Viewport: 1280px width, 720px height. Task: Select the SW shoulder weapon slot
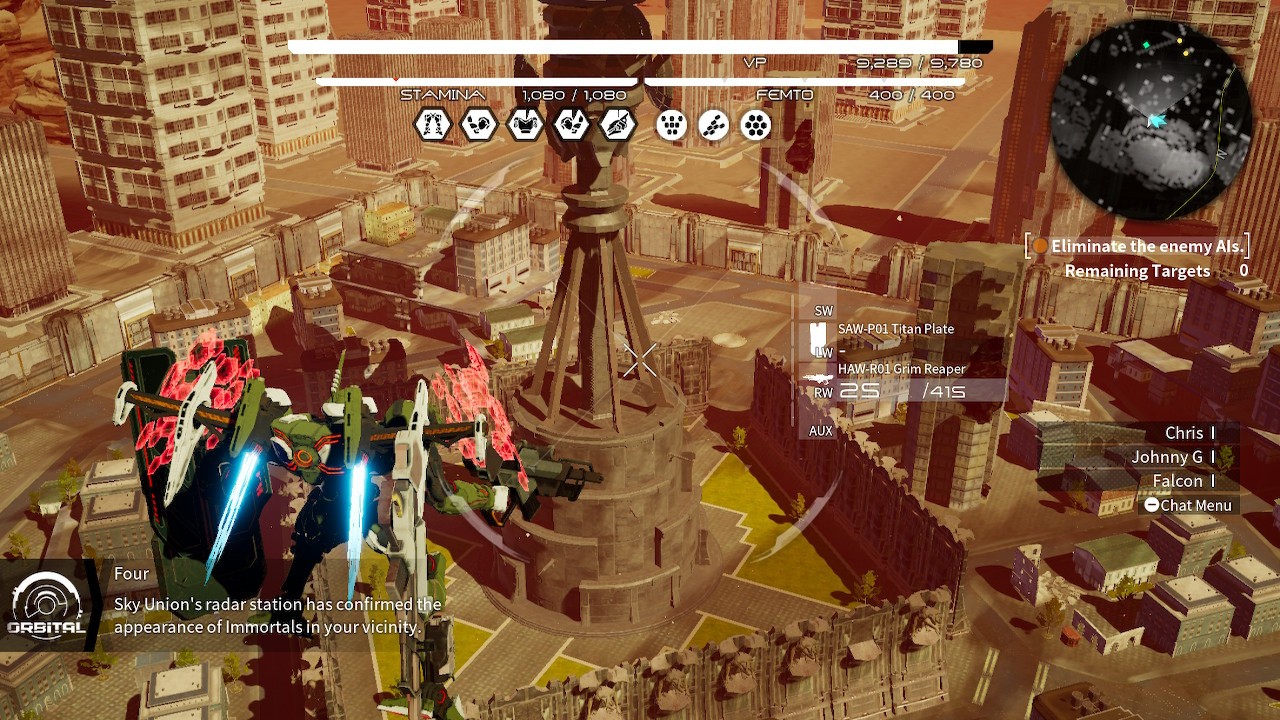(x=823, y=311)
